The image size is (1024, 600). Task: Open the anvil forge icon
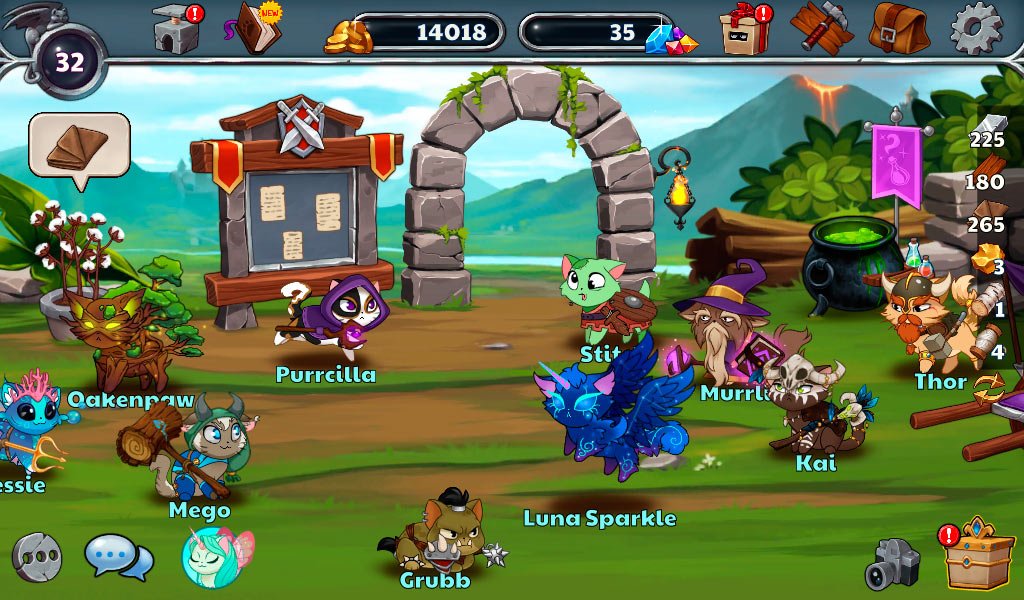177,28
